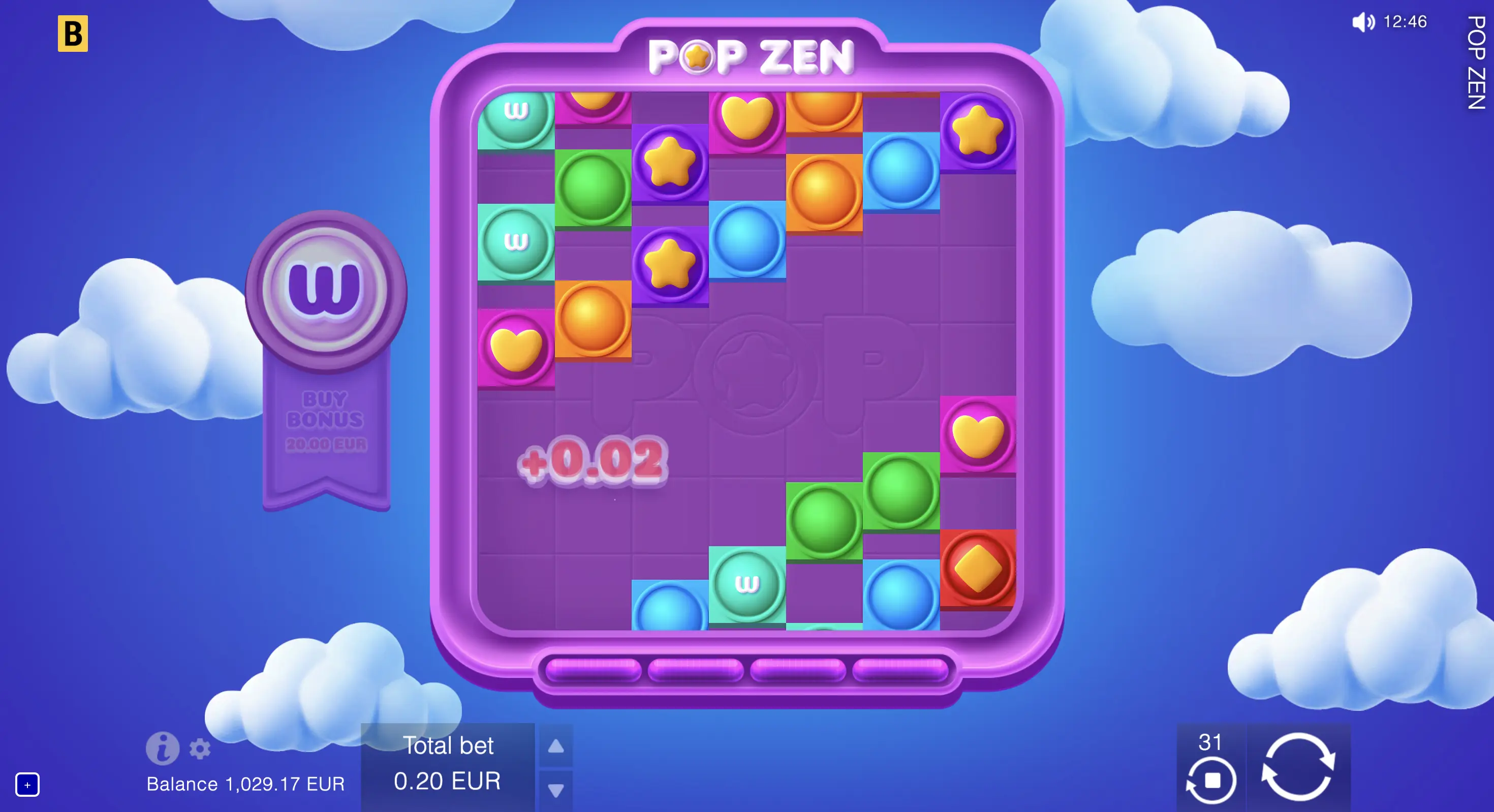Decrease the total bet with the down arrow

(555, 789)
